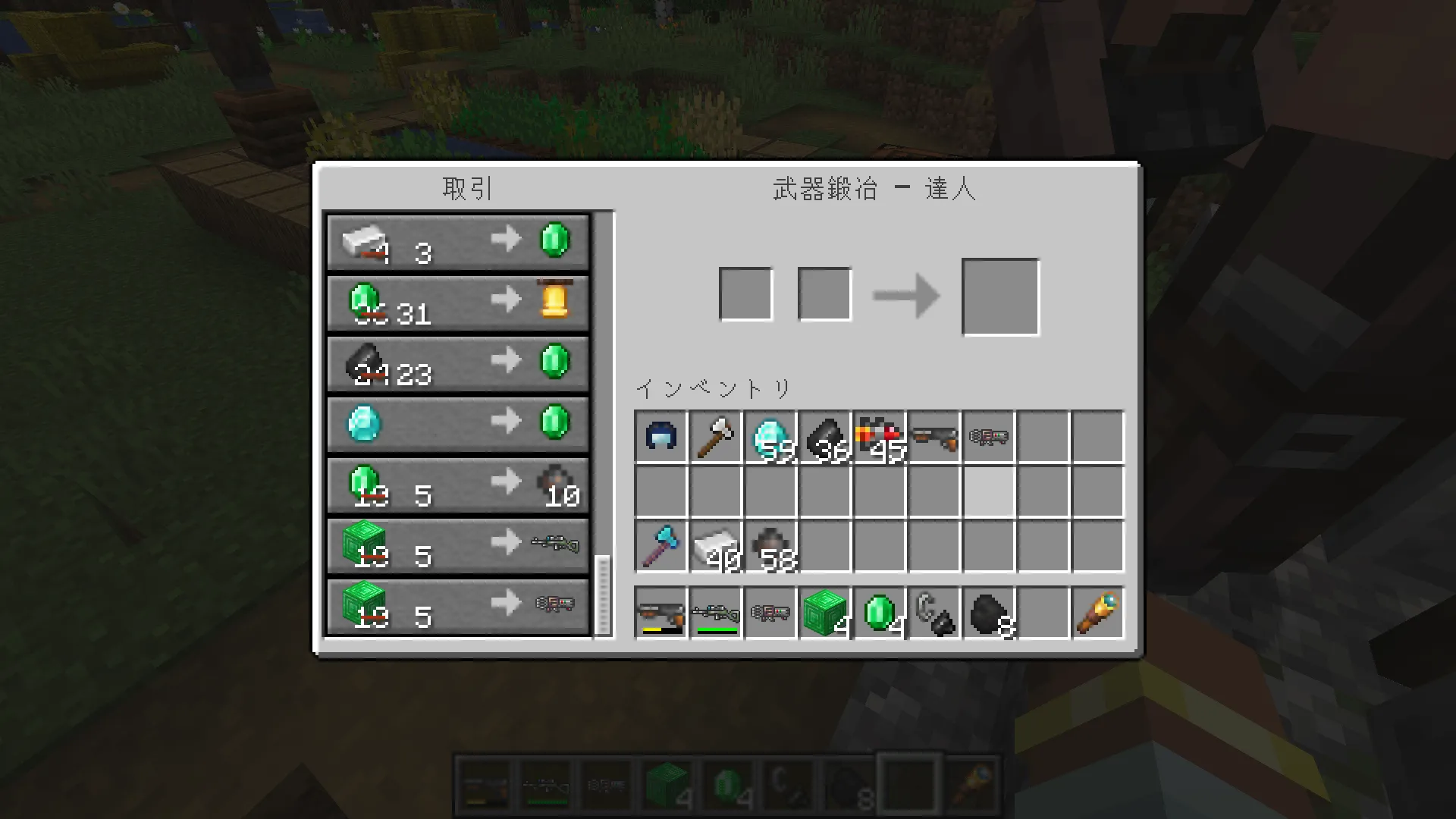Select the shotgun in the inventory
Screen dimensions: 1456x819
click(933, 436)
